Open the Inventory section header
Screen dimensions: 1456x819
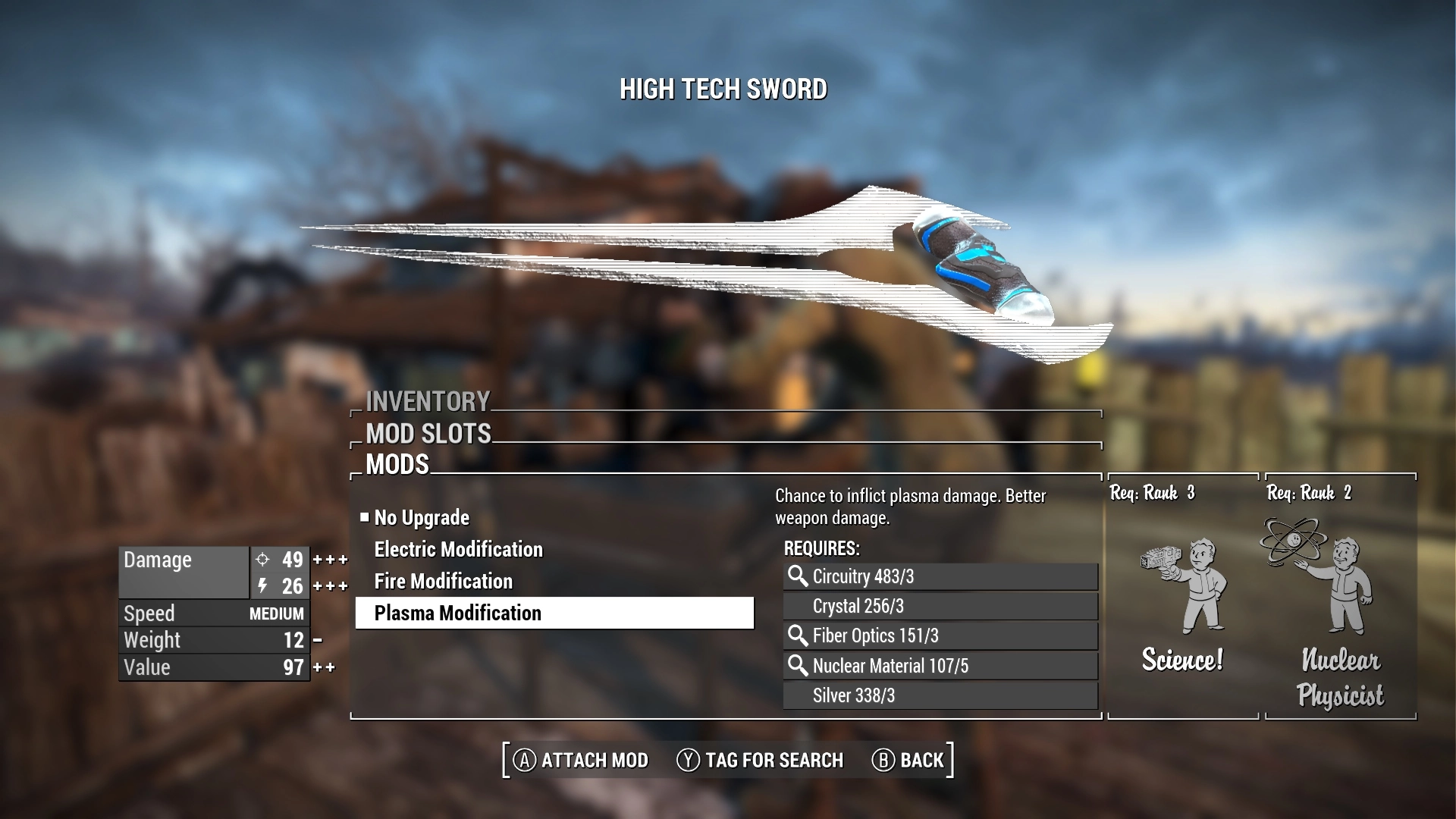[x=428, y=401]
